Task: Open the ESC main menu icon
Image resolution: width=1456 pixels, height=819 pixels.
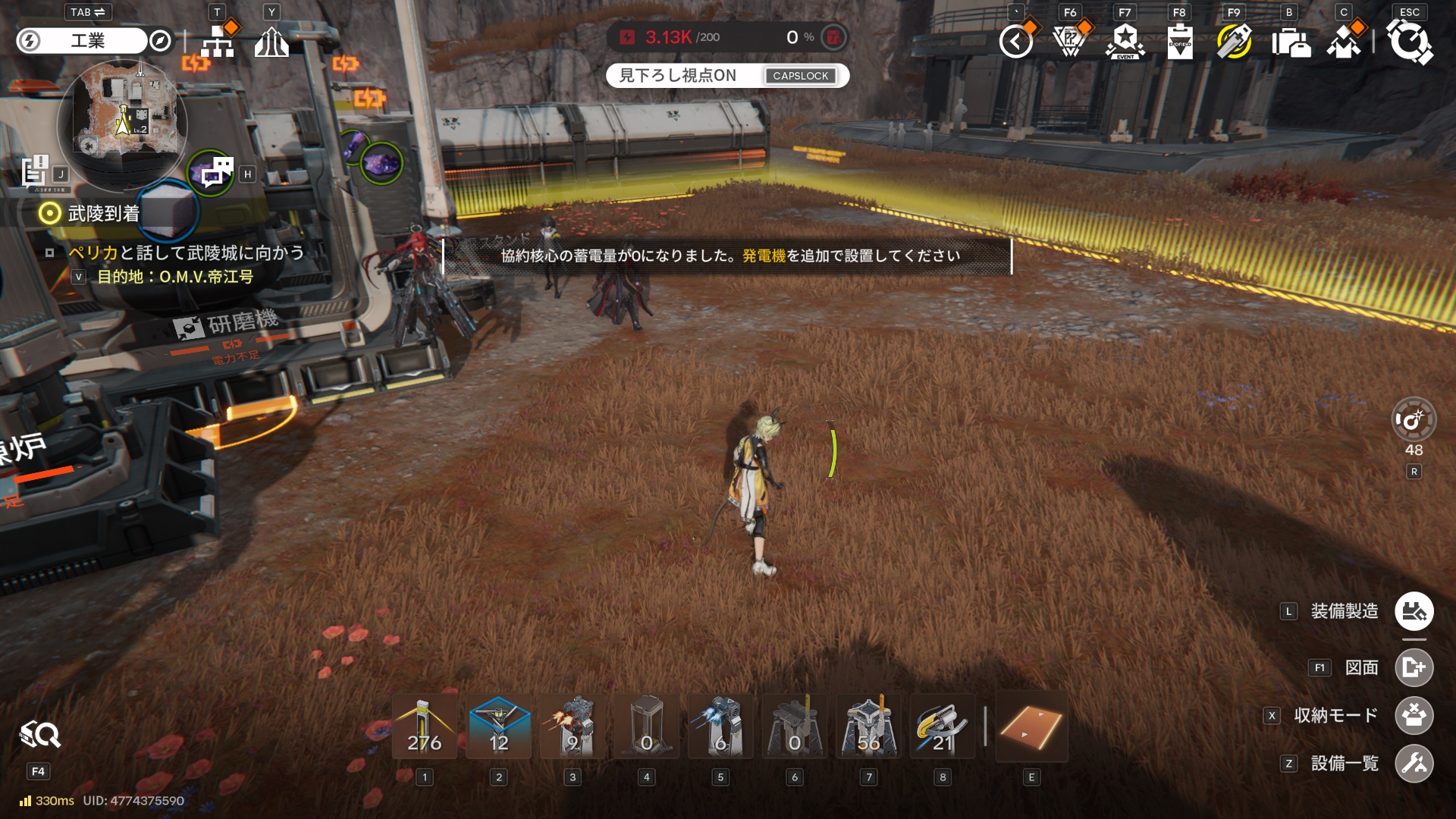Action: tap(1409, 42)
